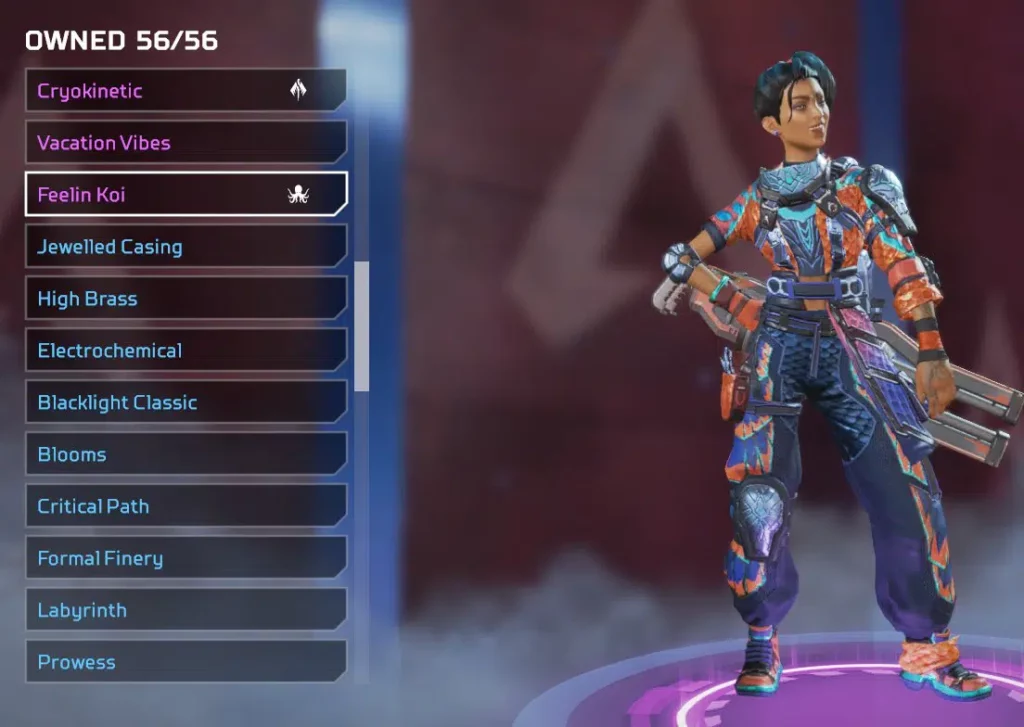Equip the Jewelled Casing skin
The width and height of the screenshot is (1024, 727).
(185, 247)
